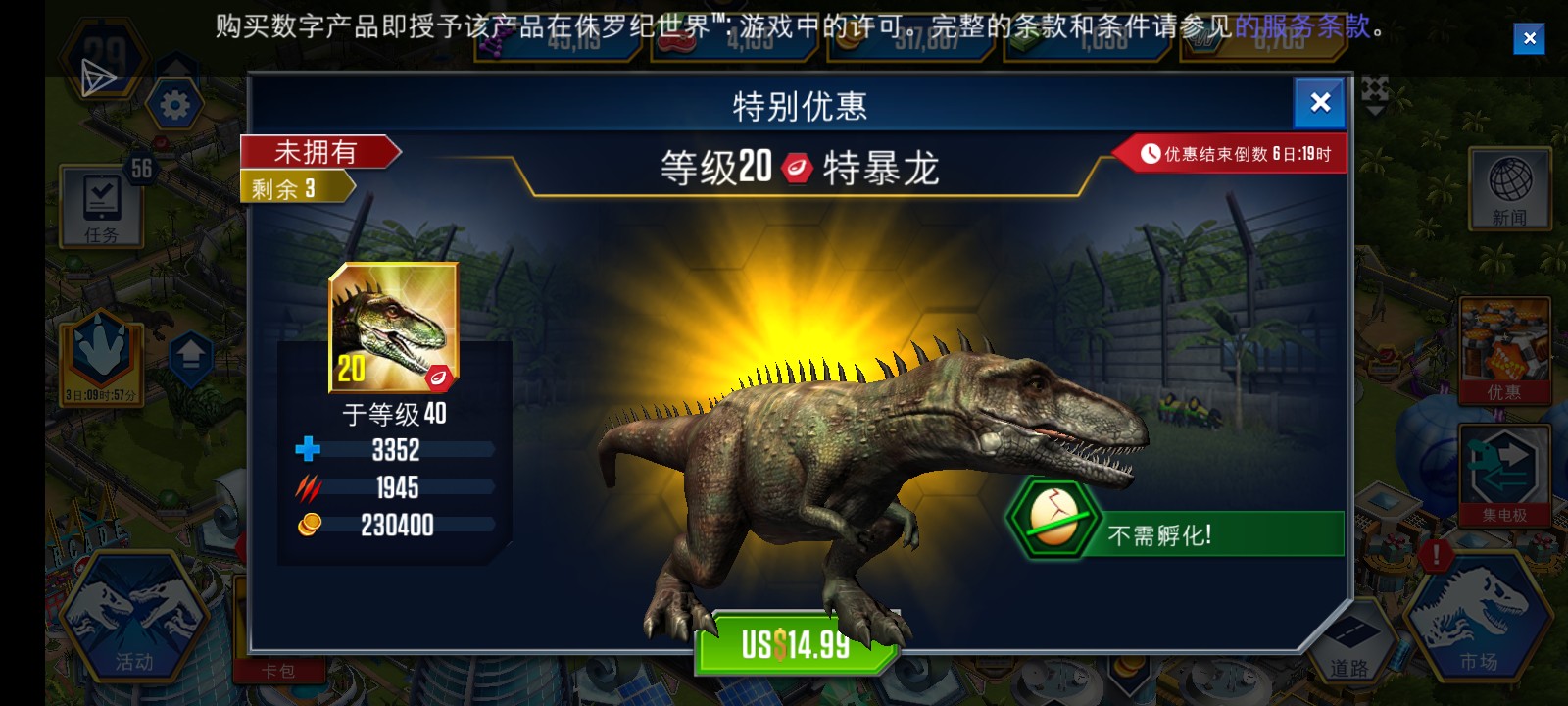Open the 市场 market dinosaur icon
Image resolution: width=1568 pixels, height=706 pixels.
tap(1476, 617)
